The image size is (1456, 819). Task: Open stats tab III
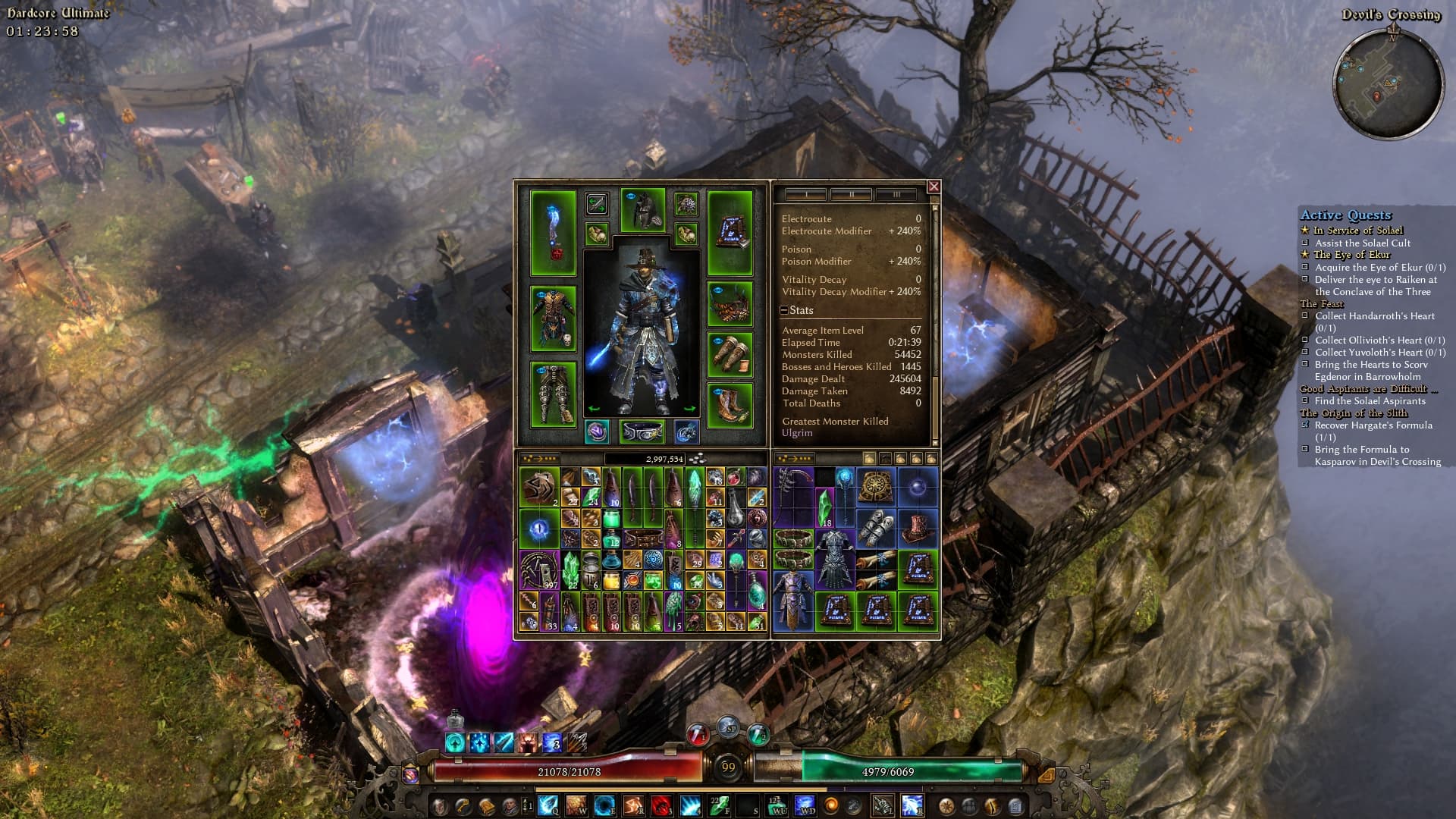point(896,195)
